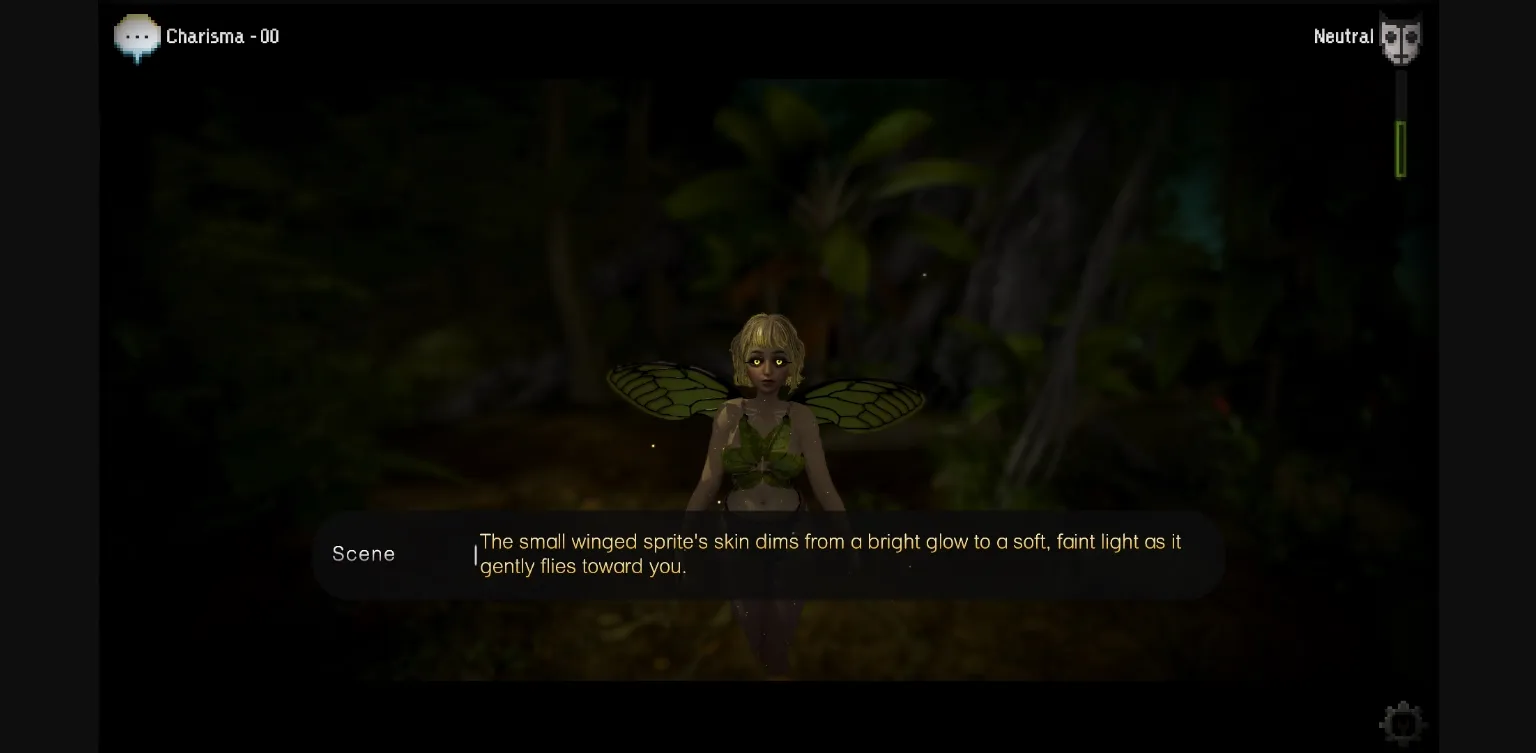Click the Scene label in the dialogue box
The image size is (1536, 753).
click(x=363, y=554)
